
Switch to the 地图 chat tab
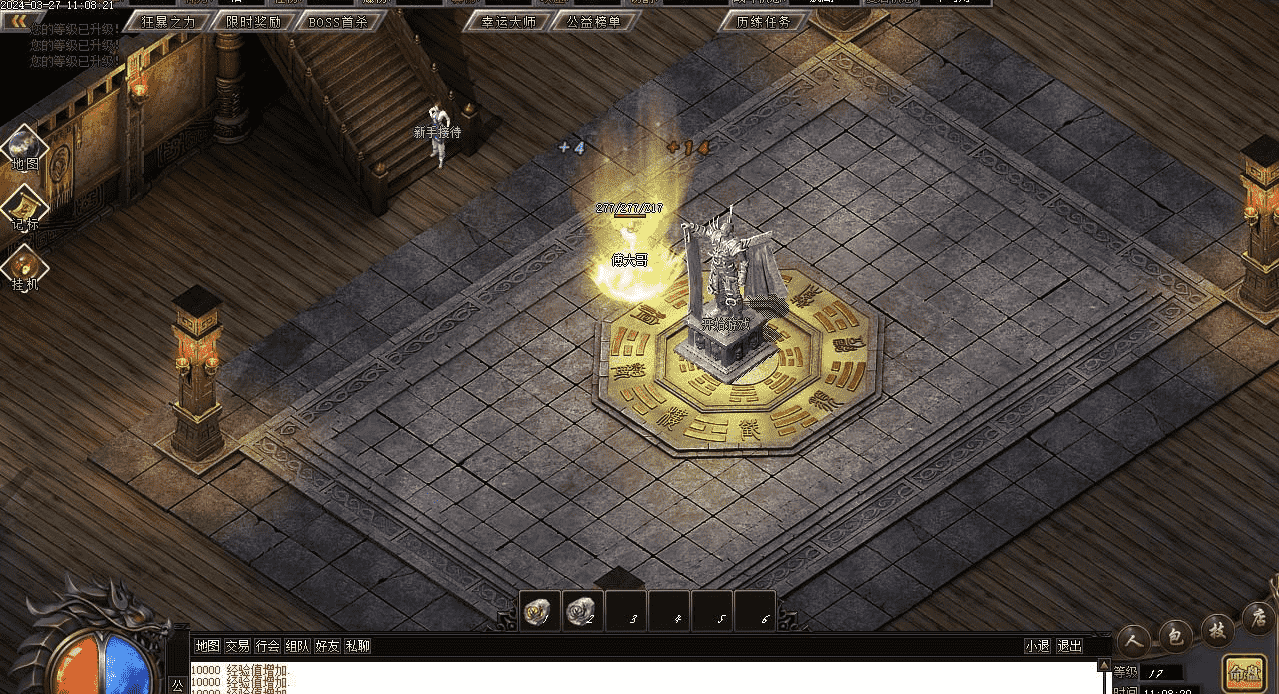207,646
